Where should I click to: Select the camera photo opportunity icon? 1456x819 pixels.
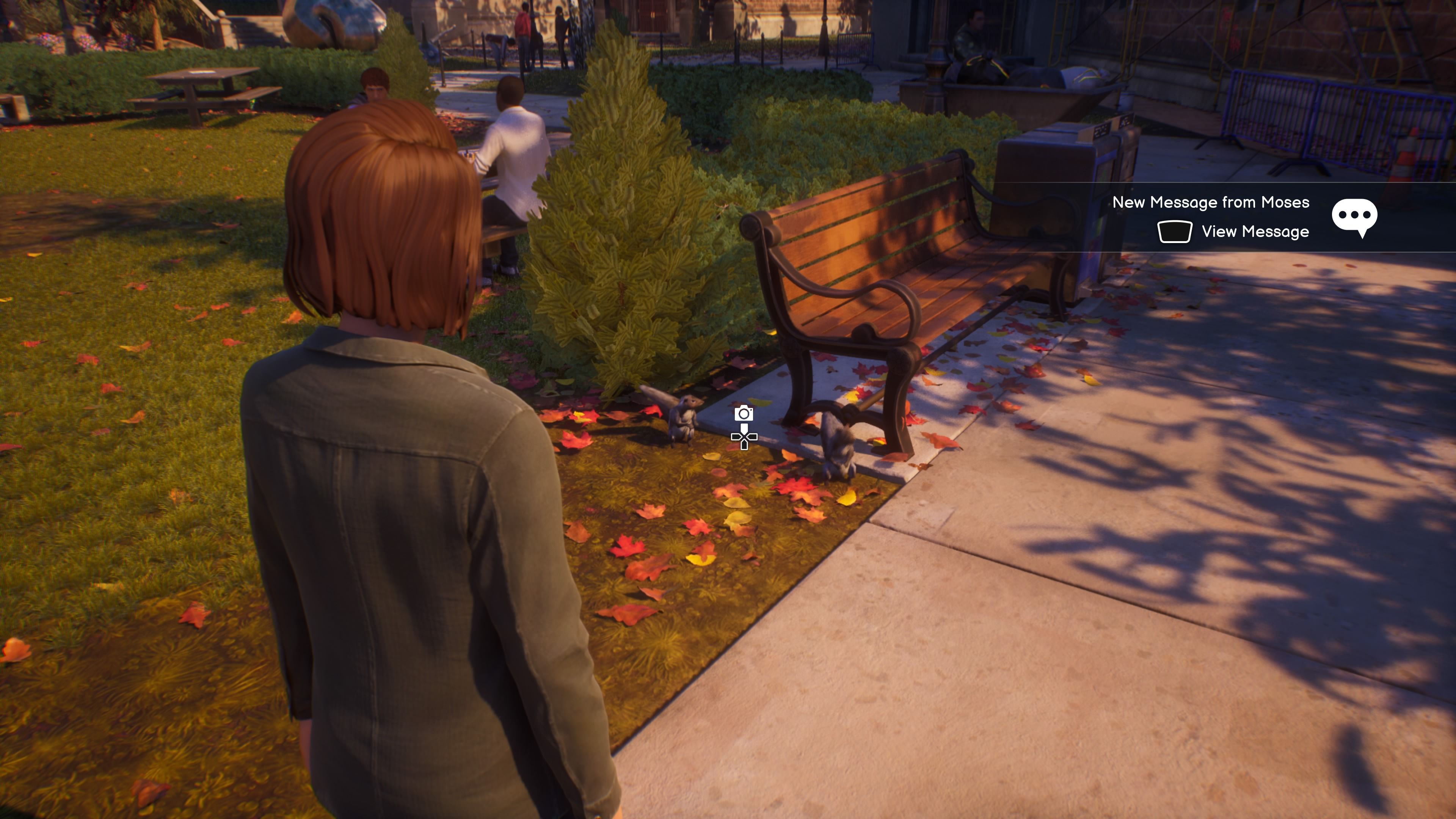click(x=743, y=414)
